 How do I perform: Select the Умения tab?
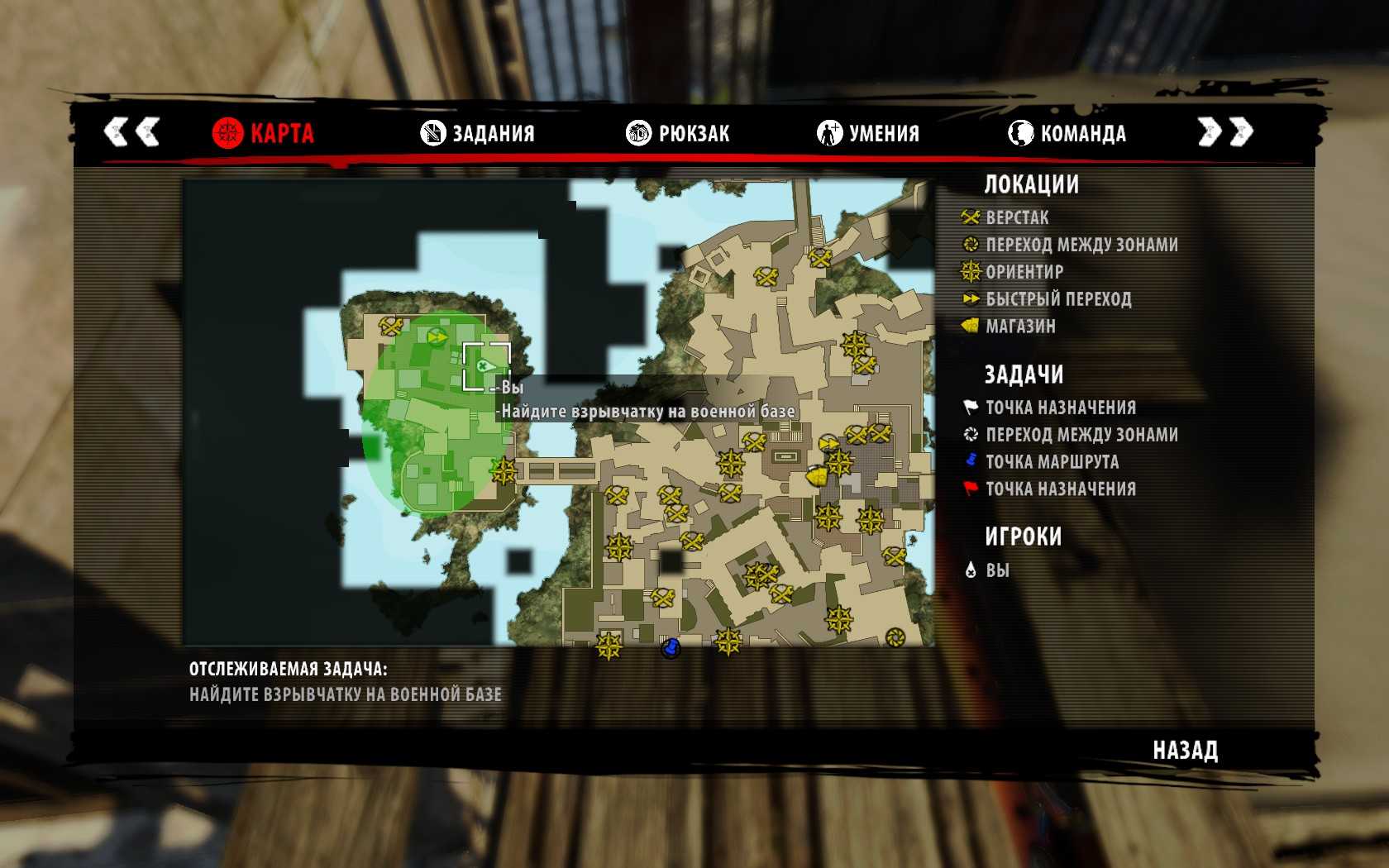[868, 133]
